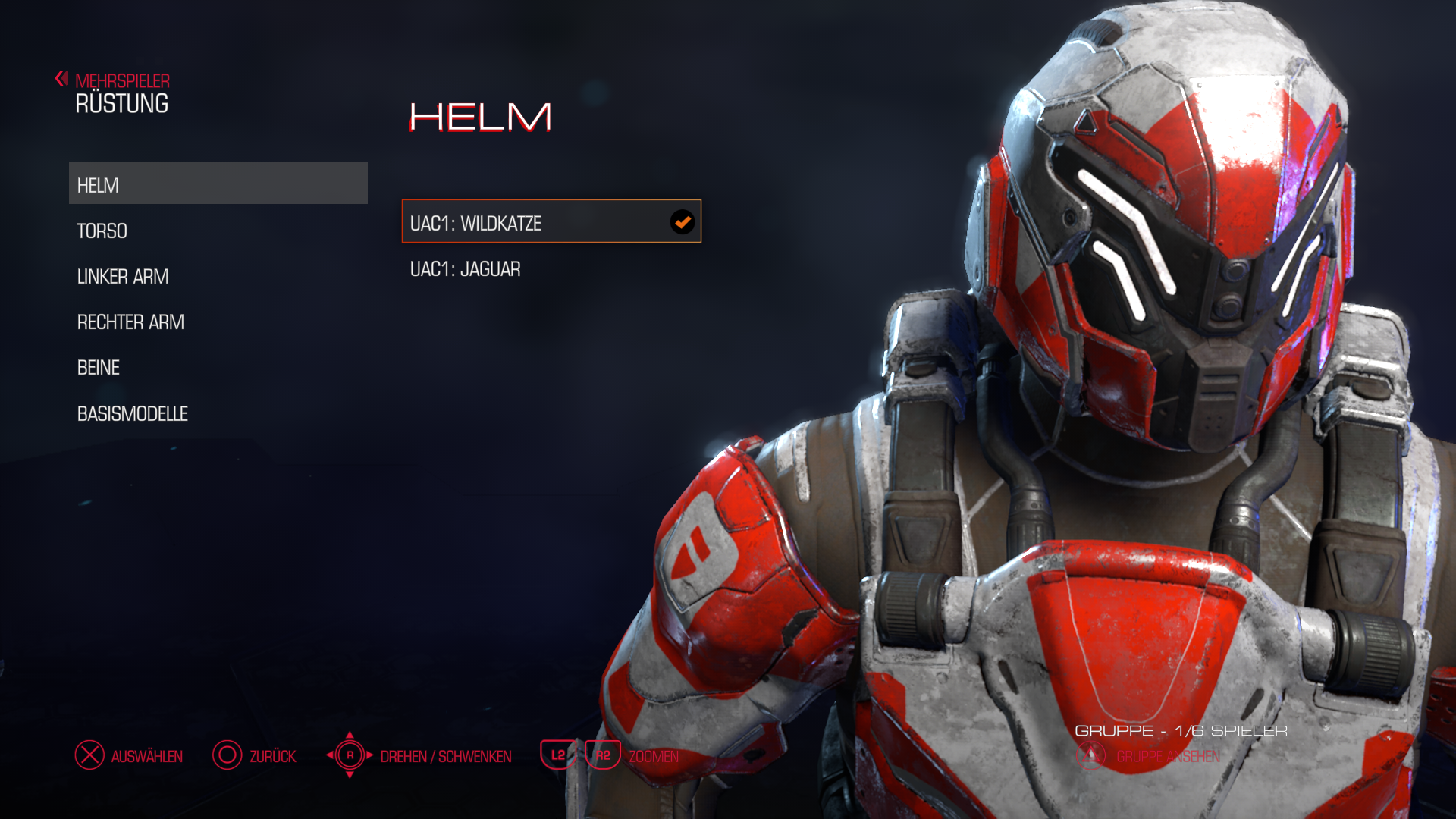Image resolution: width=1456 pixels, height=819 pixels.
Task: Open the BEINE armor category
Action: (99, 368)
